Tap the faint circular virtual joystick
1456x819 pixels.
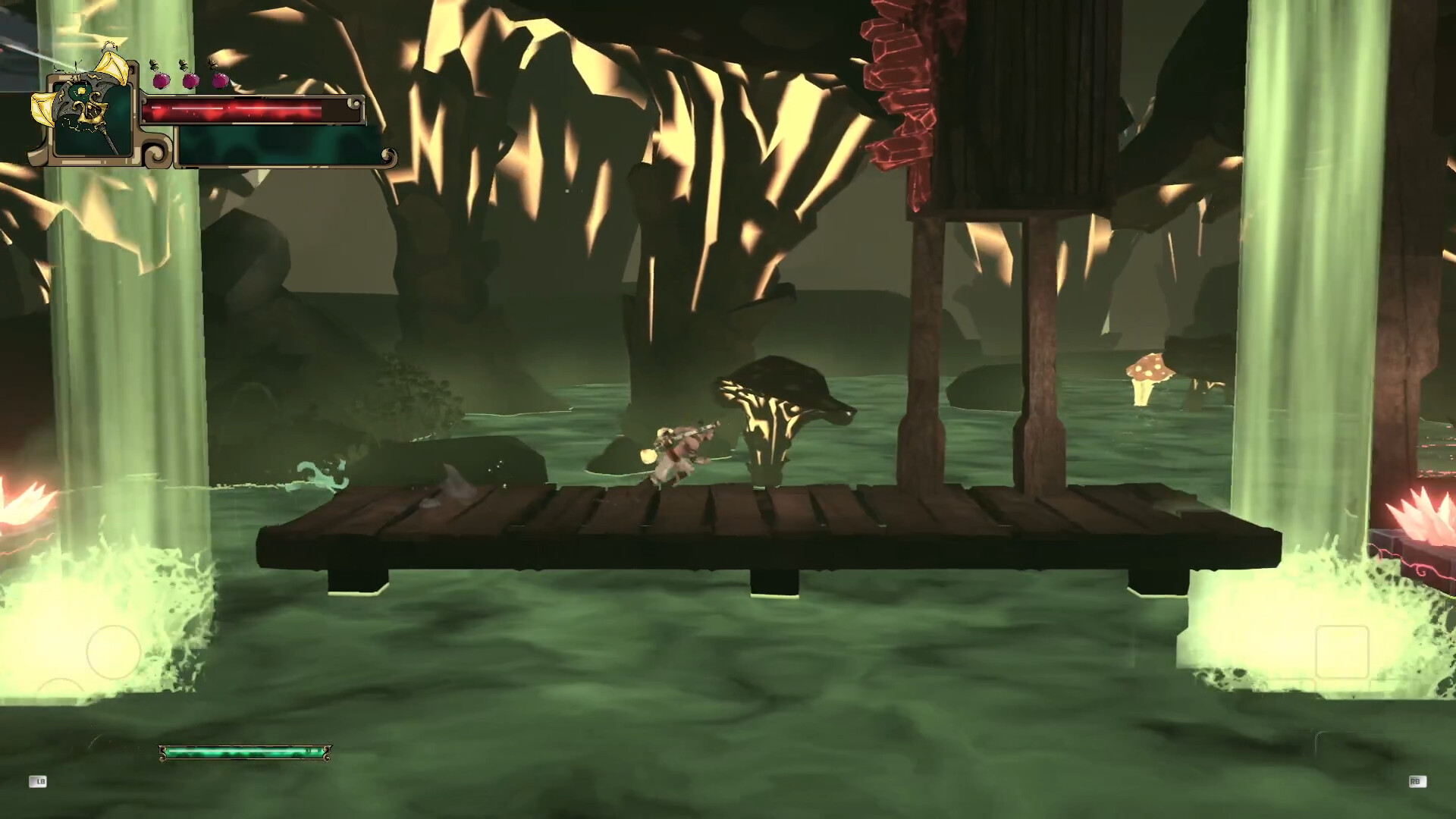(114, 651)
